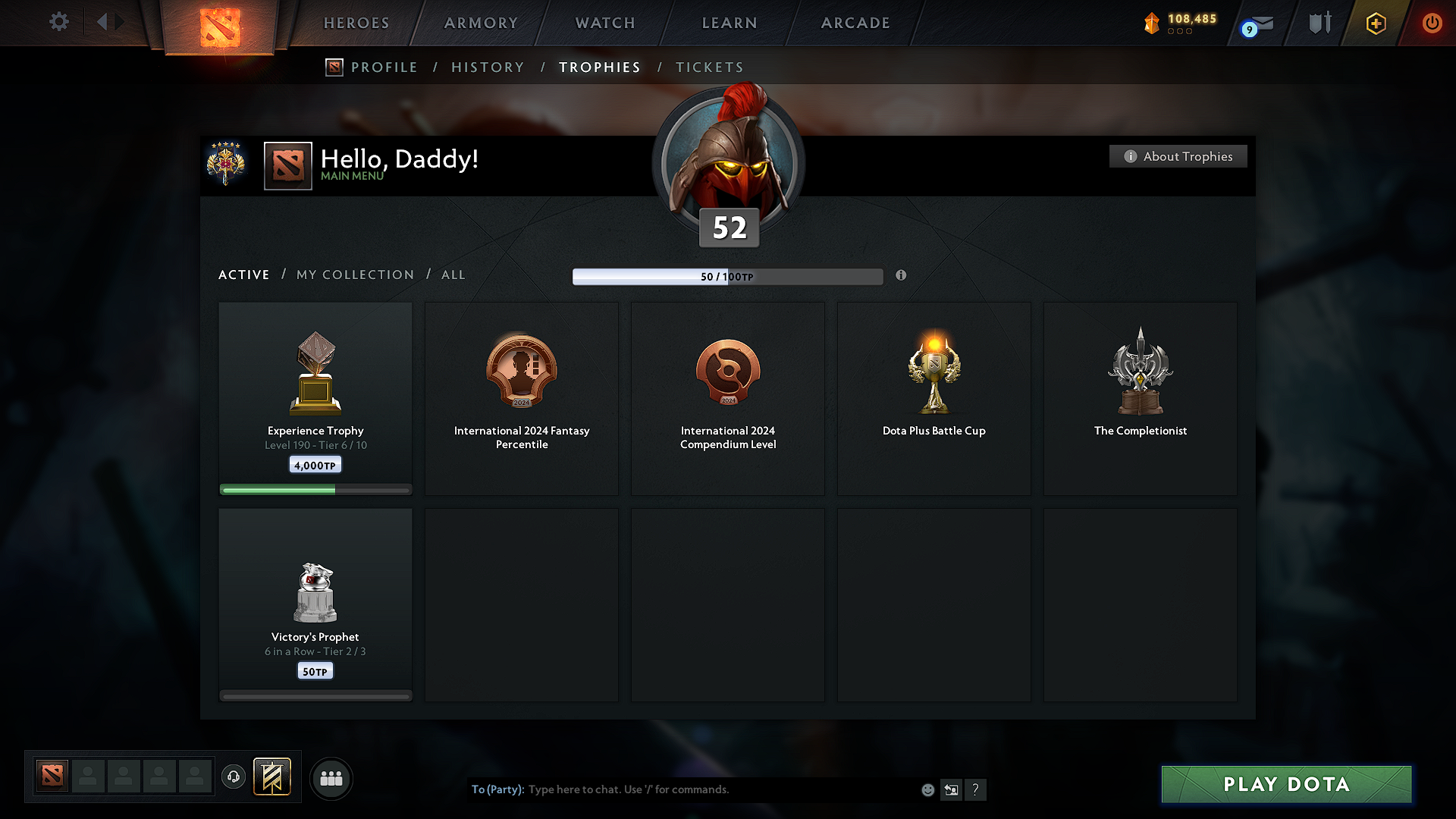Click the Dota Plus hexagon plus icon
This screenshot has height=819, width=1456.
1375,23
